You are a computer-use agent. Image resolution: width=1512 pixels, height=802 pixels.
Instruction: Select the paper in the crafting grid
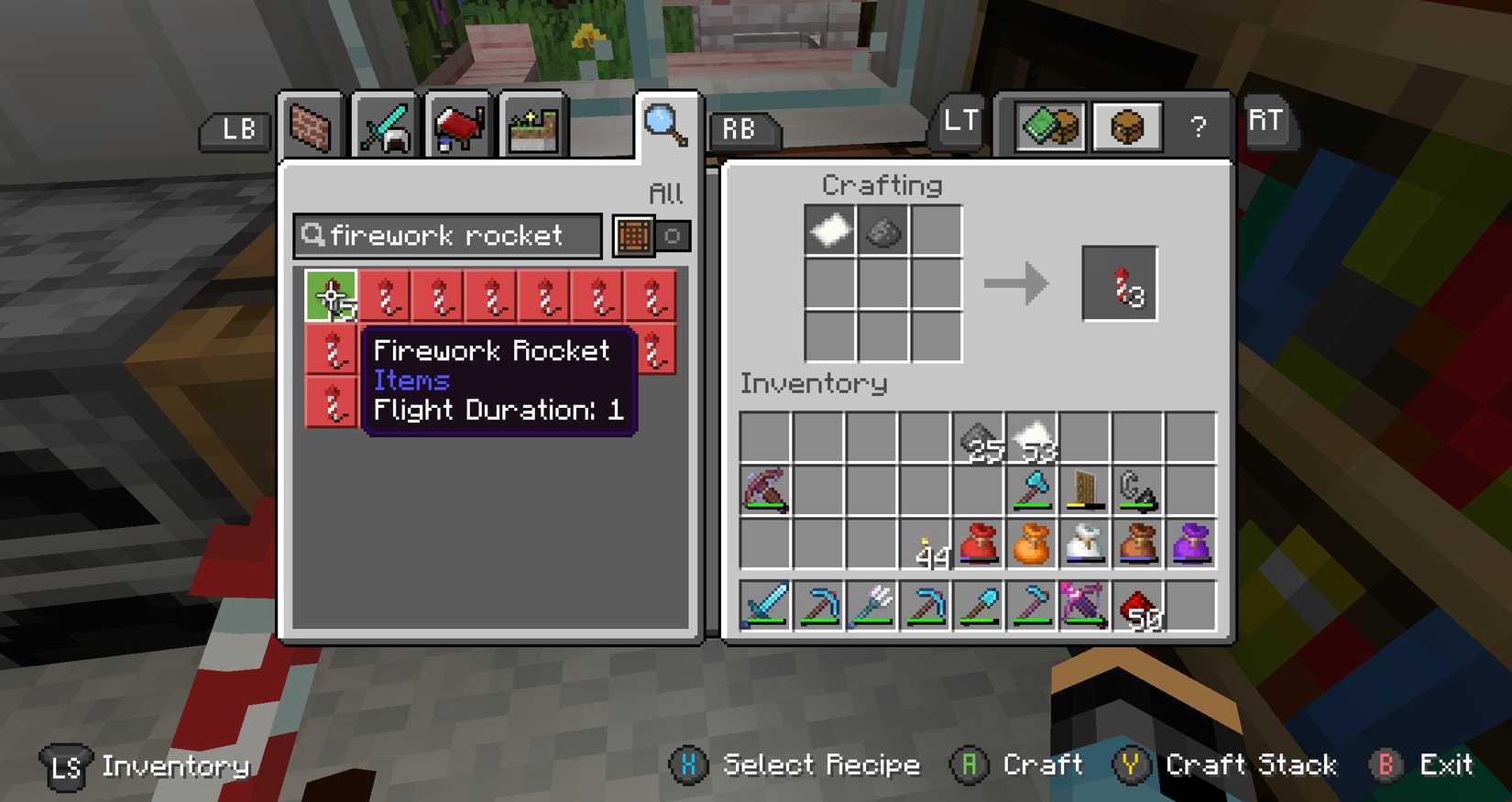(830, 230)
